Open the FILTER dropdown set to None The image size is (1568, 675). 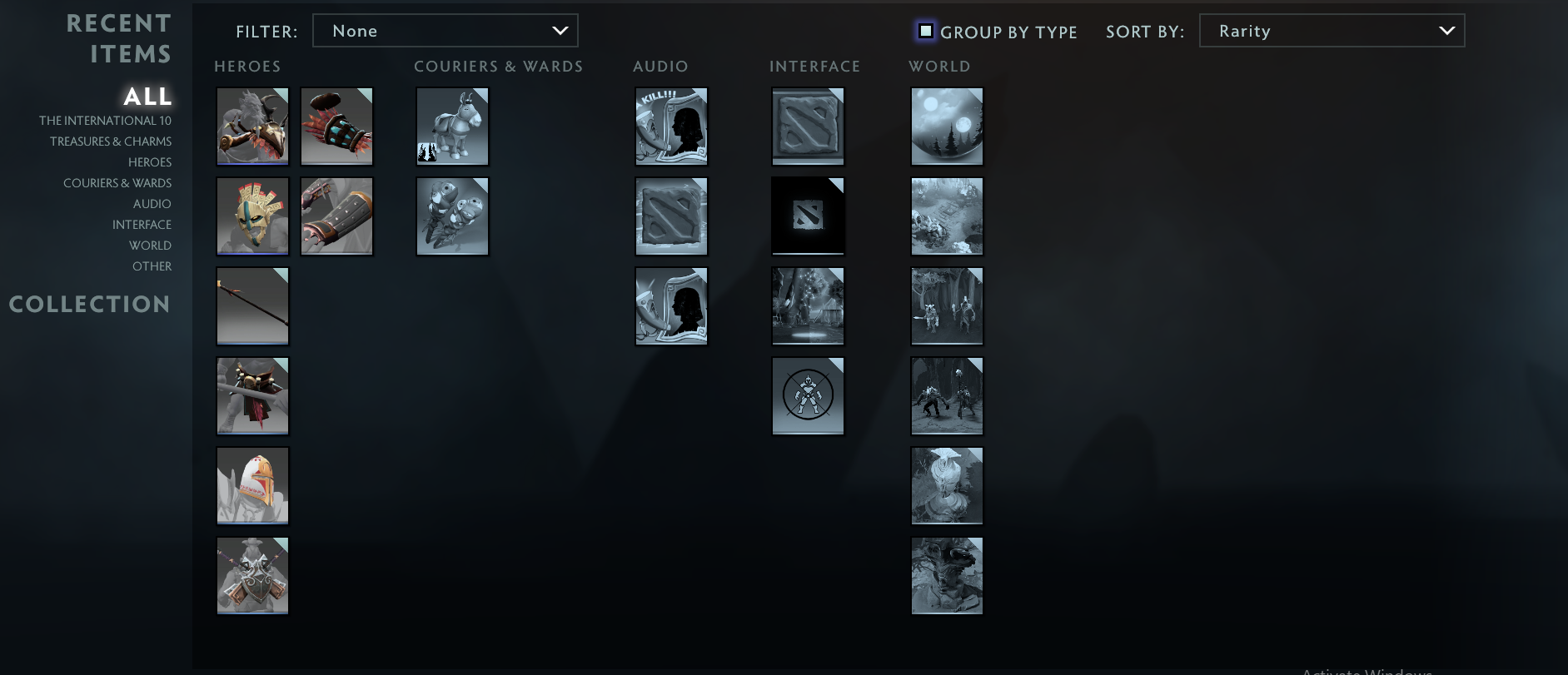(x=446, y=30)
